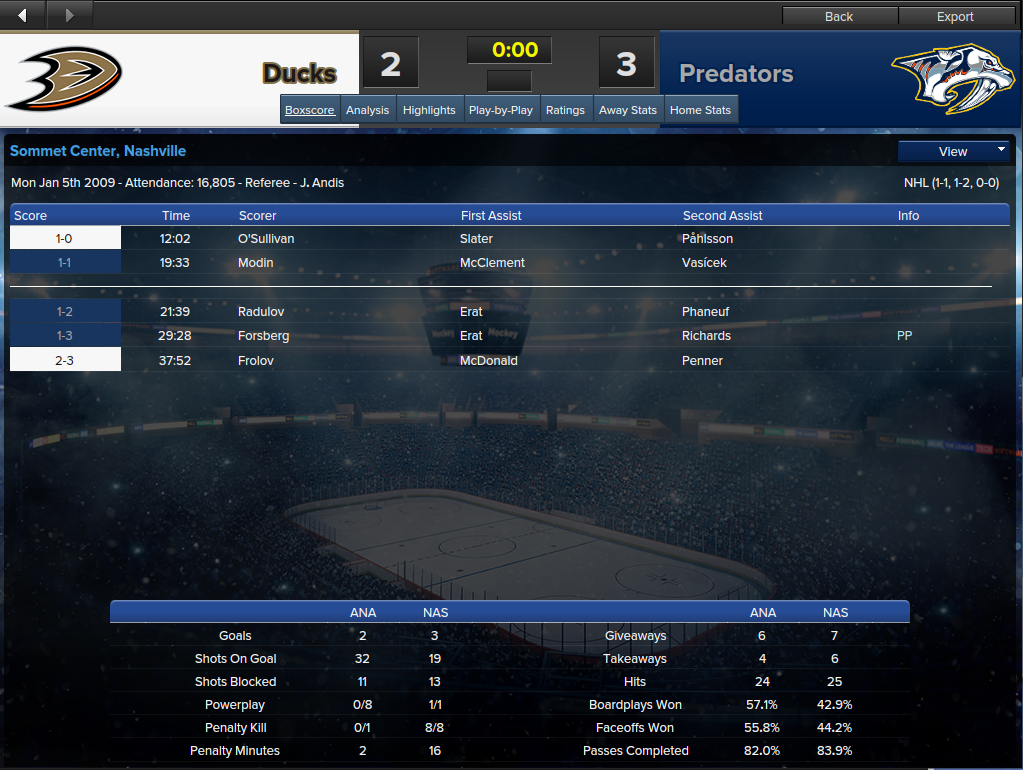Screen dimensions: 1023x770
Task: Click the Sommet Center, Nashville link
Action: point(98,151)
